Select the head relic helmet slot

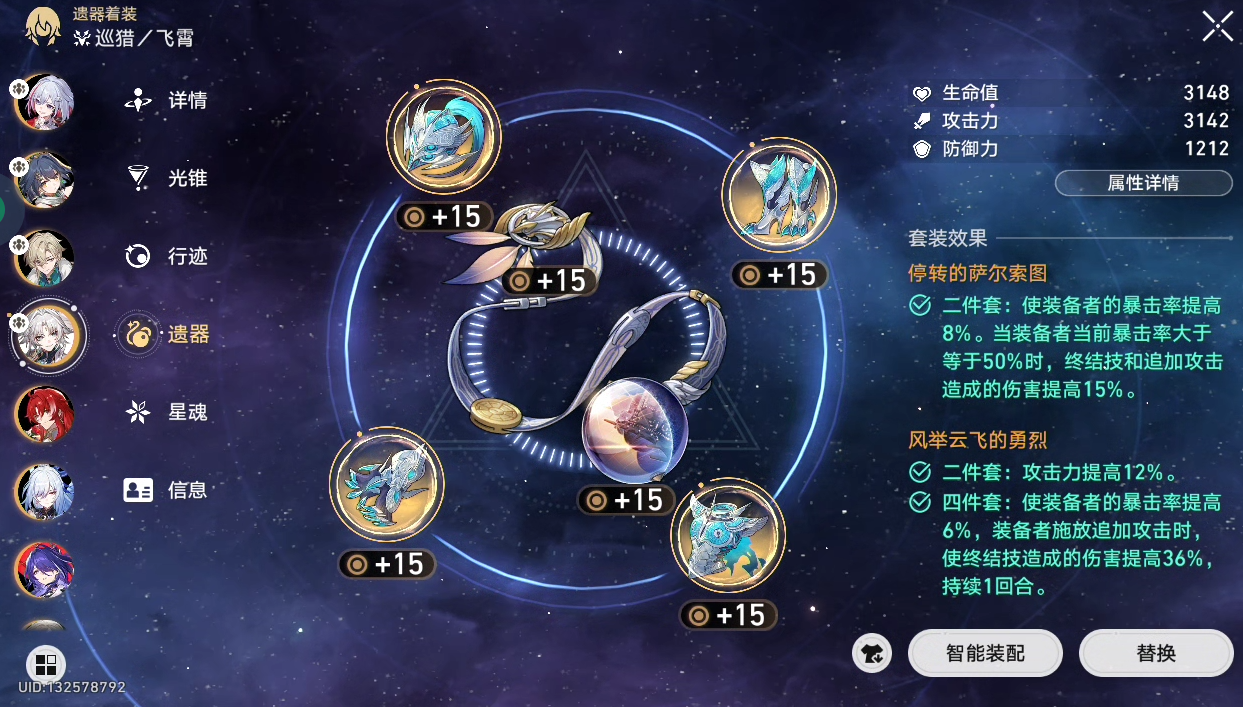(x=443, y=137)
